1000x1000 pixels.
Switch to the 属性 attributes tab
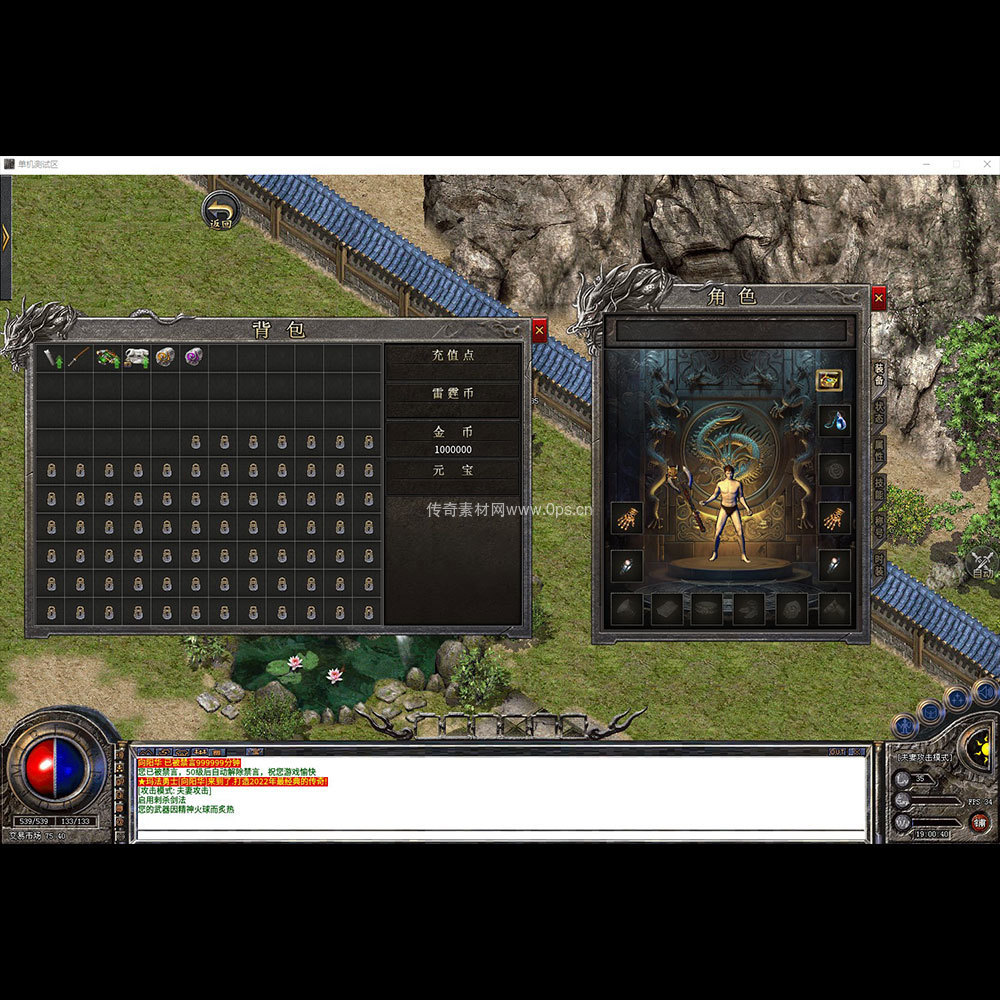point(879,450)
